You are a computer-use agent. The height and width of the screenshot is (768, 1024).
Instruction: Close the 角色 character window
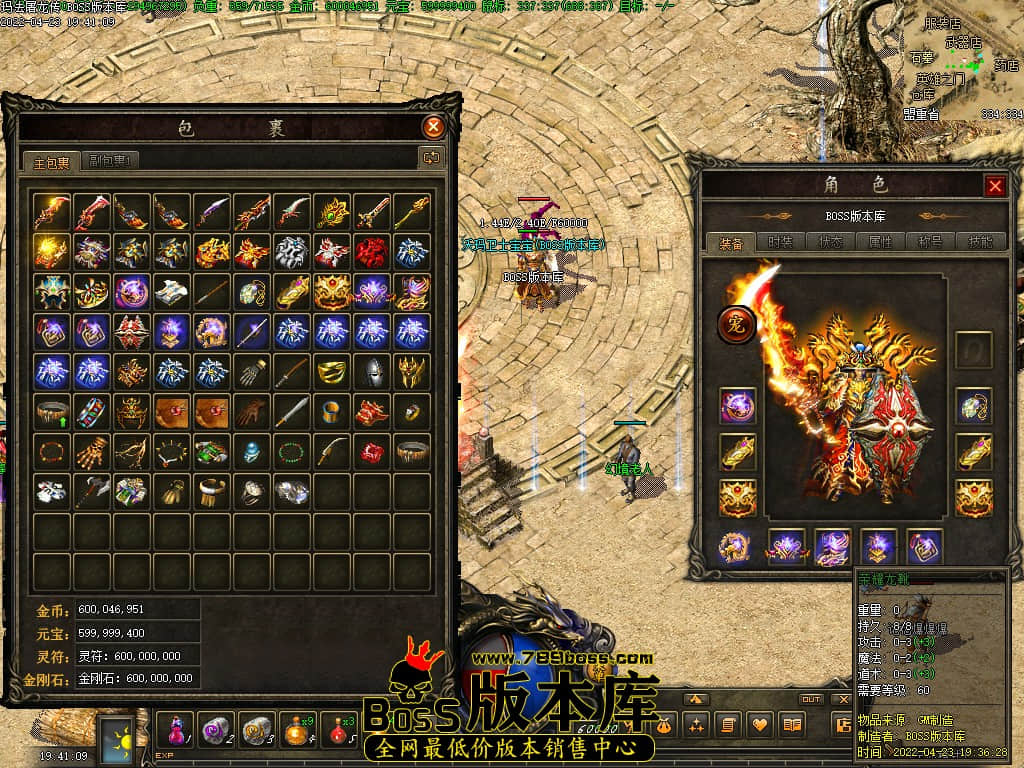[995, 185]
